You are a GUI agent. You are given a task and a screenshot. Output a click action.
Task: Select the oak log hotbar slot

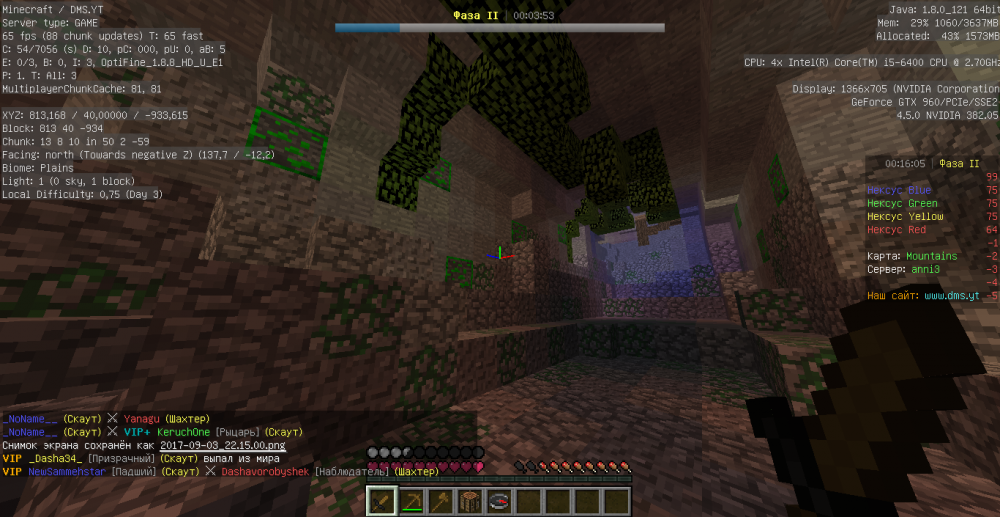pos(470,501)
